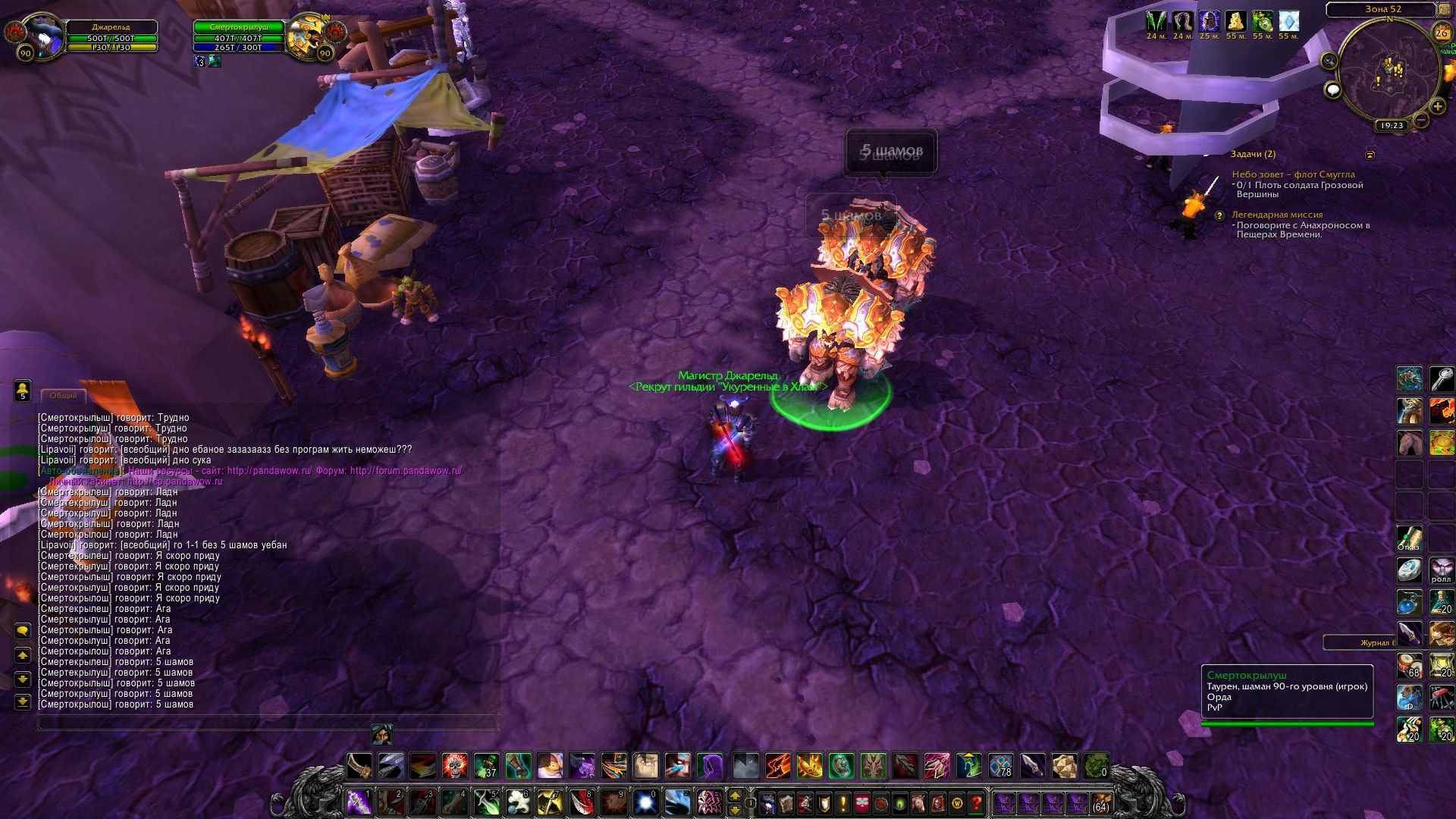Activate the Отказ scroll macro
1456x819 pixels.
(1410, 538)
